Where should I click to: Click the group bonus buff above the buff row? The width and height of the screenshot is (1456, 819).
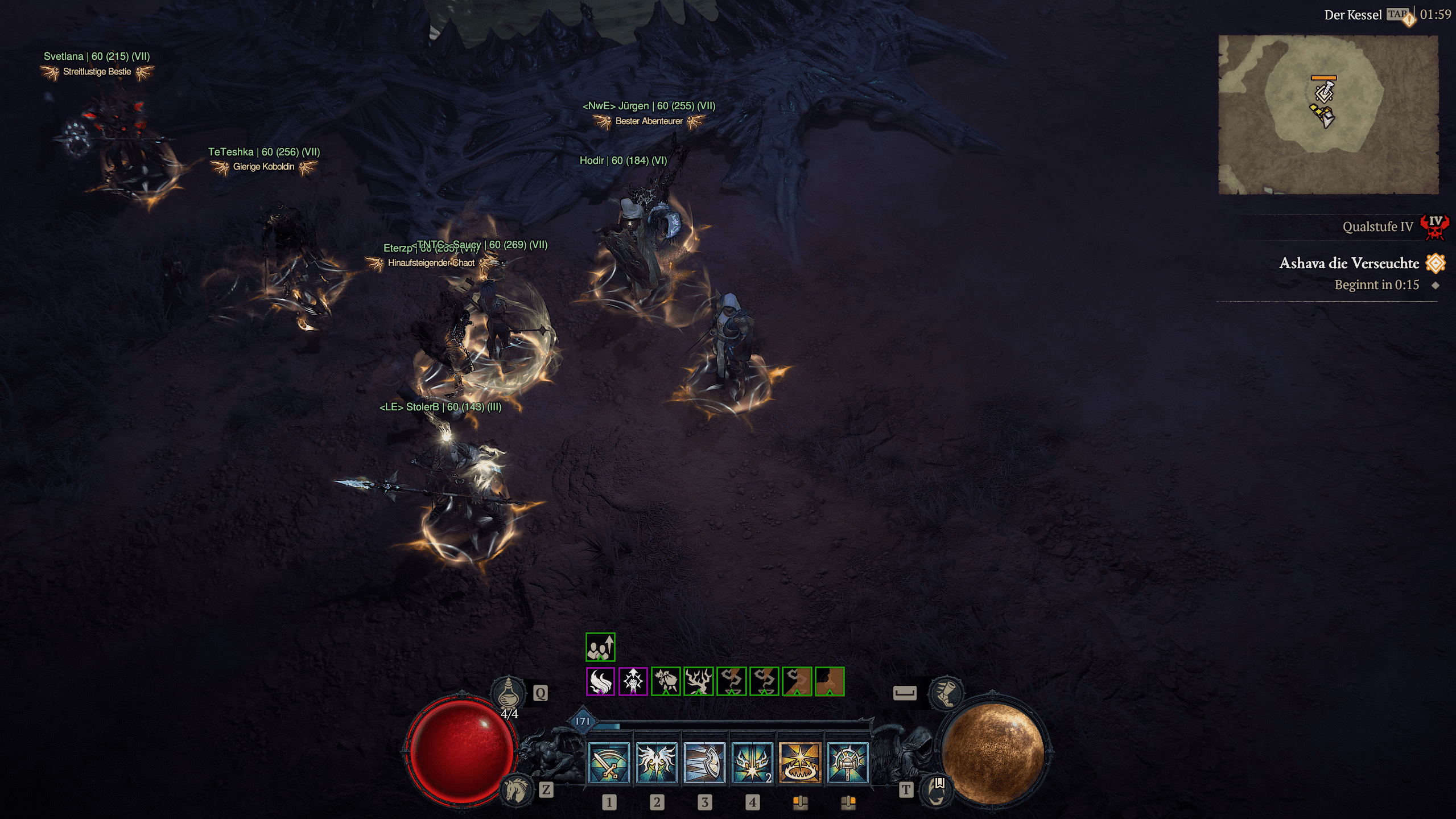(600, 647)
